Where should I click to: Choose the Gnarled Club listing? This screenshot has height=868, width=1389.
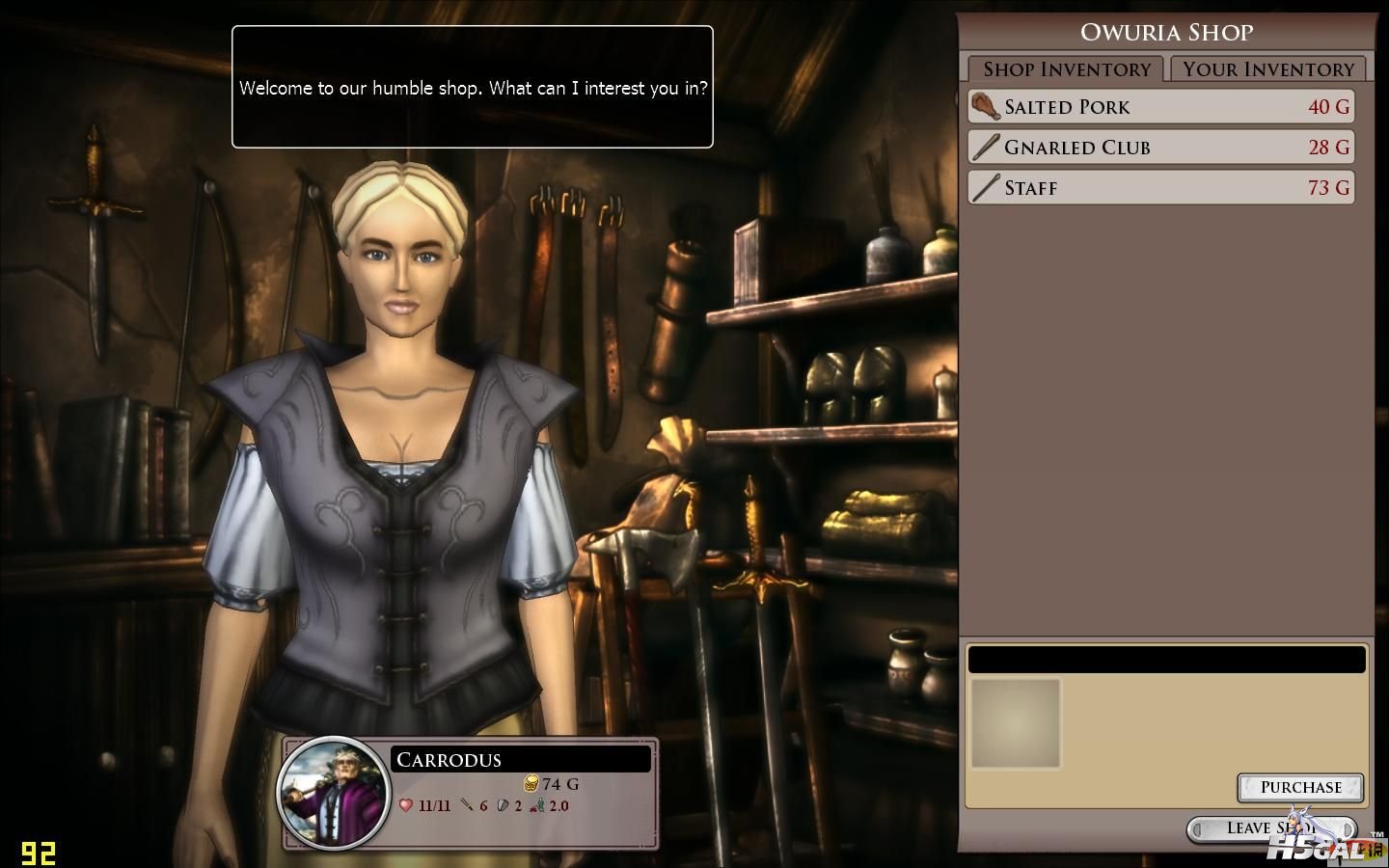[1161, 148]
